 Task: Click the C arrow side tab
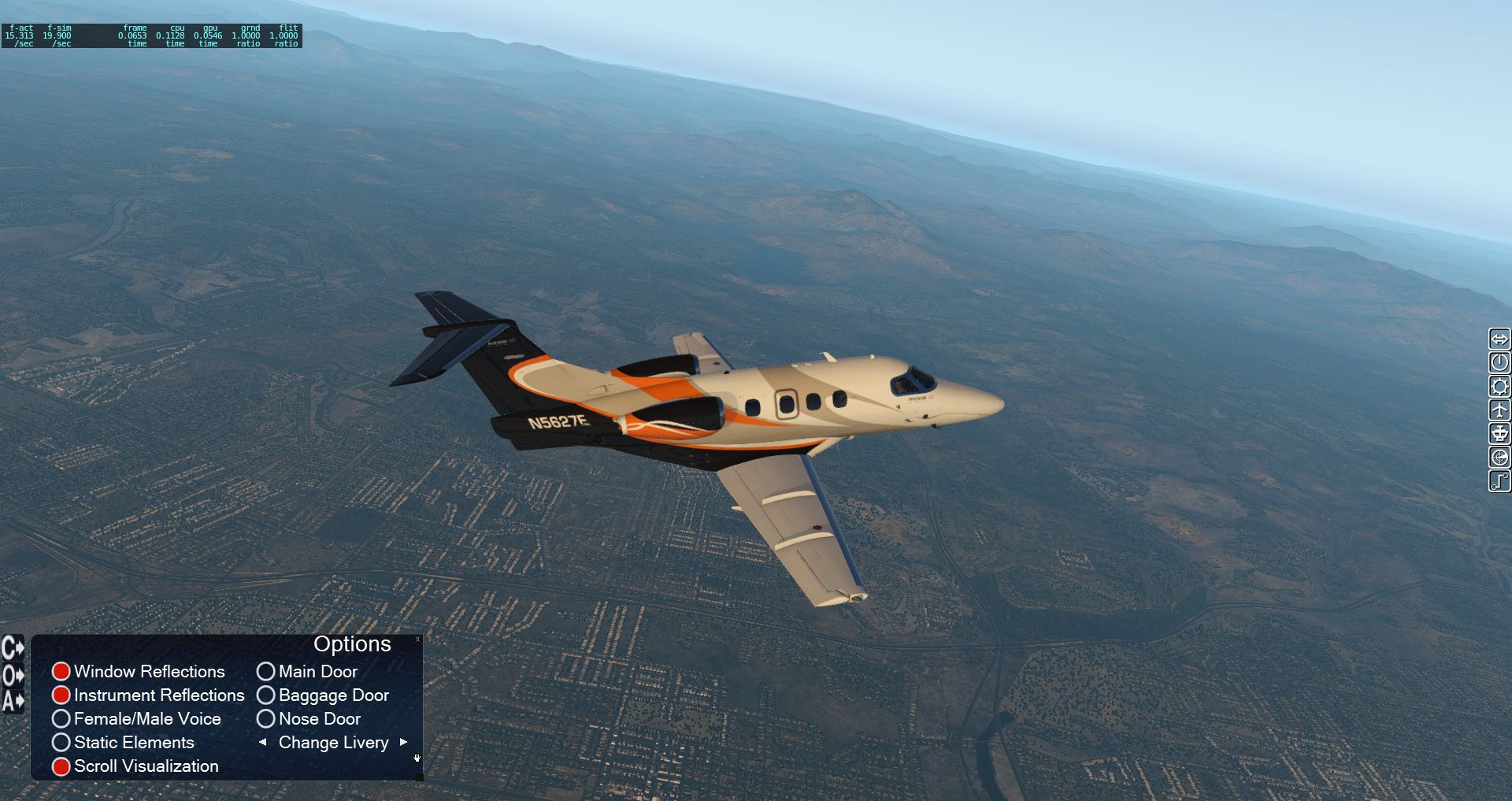tap(13, 648)
